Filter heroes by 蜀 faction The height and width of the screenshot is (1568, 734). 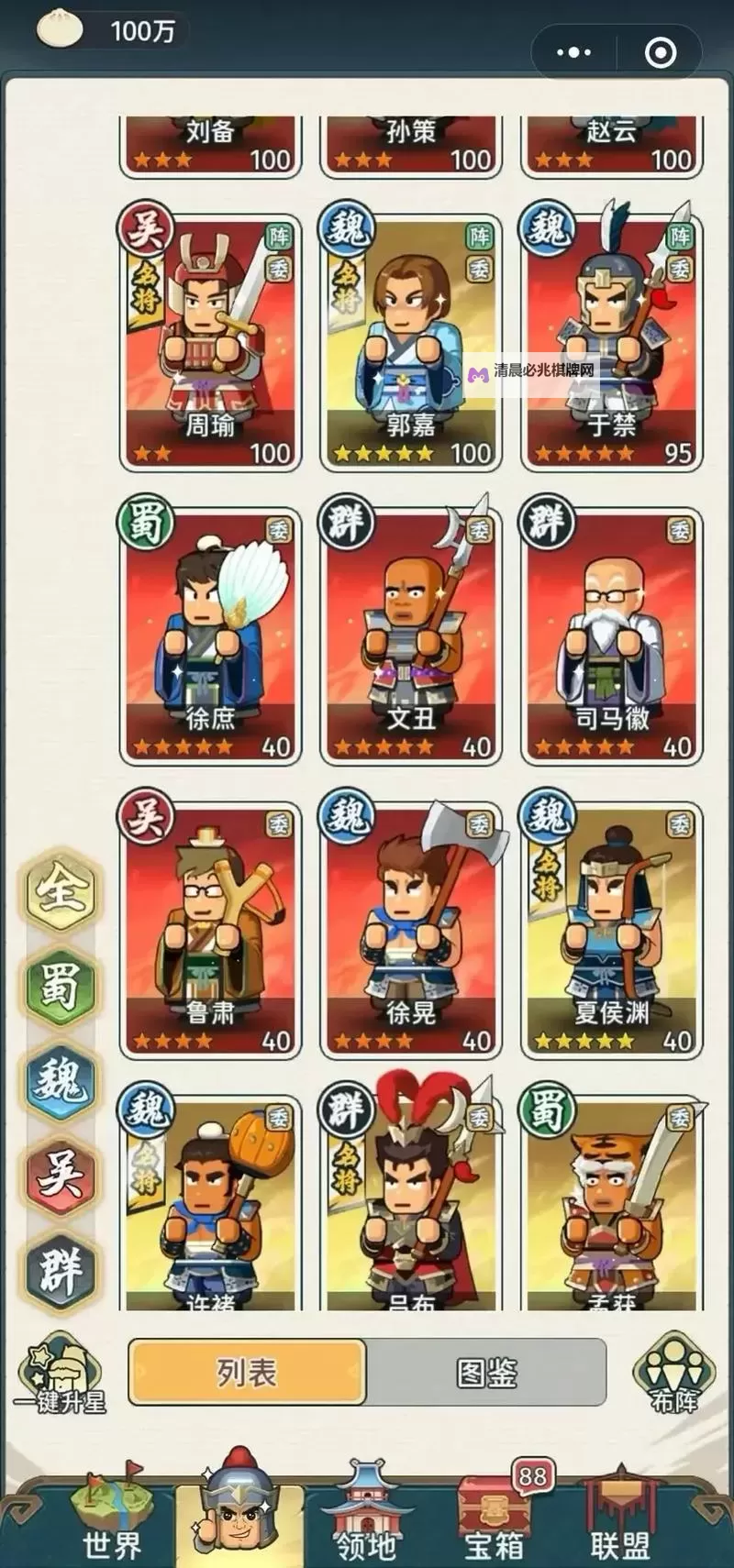61,986
